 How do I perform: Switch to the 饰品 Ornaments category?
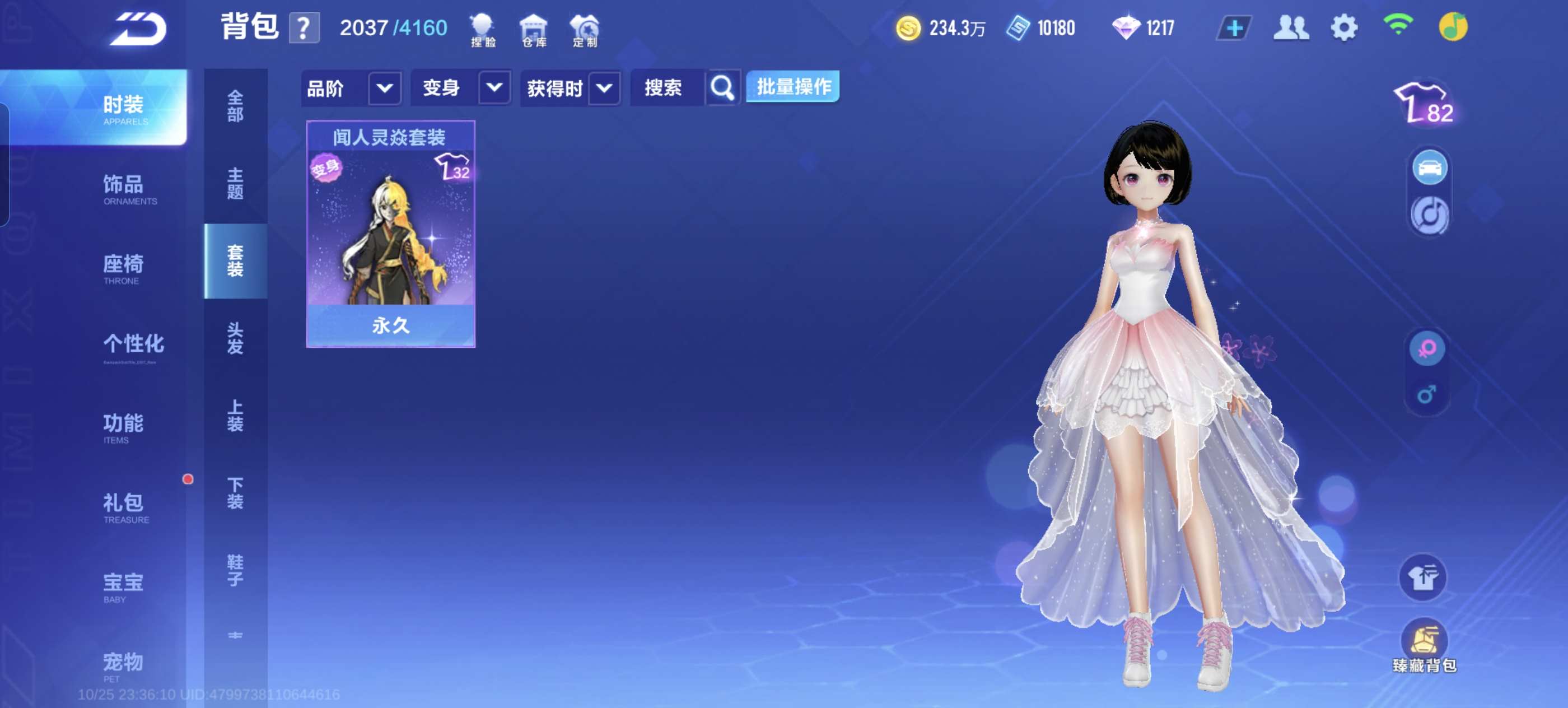[124, 188]
